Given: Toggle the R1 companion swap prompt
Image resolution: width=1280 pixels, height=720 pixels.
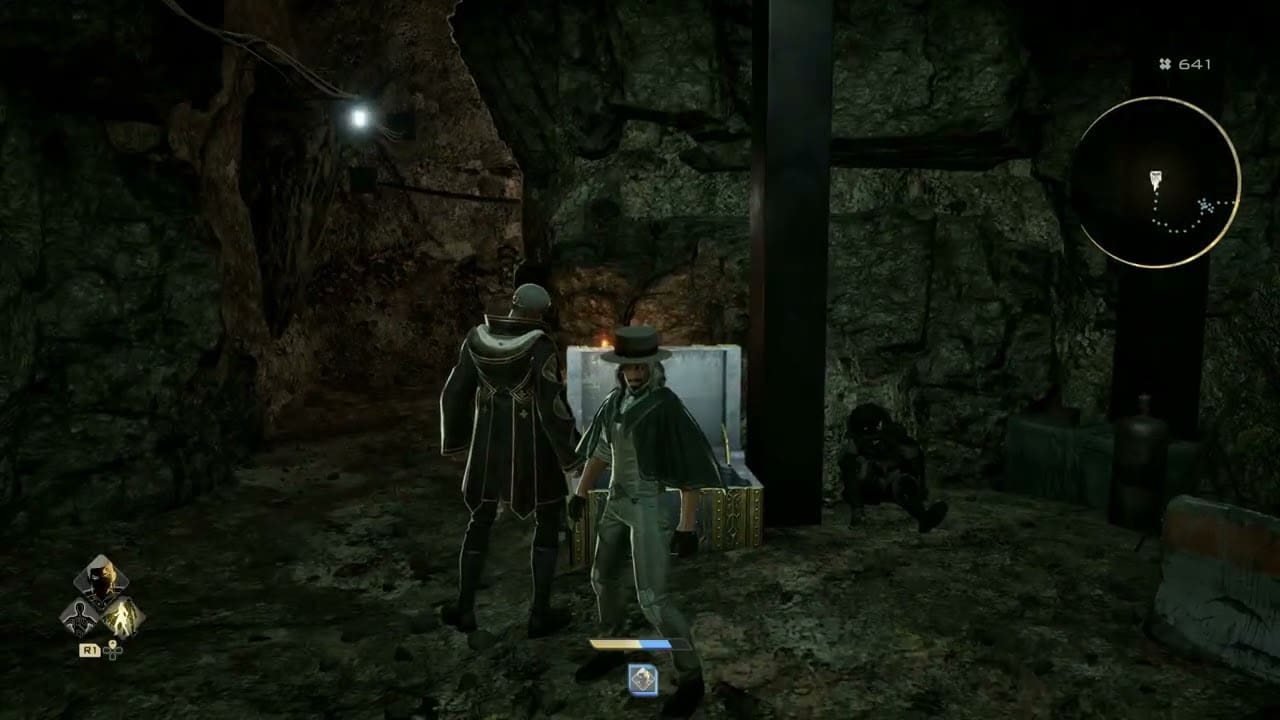Looking at the screenshot, I should point(90,650).
